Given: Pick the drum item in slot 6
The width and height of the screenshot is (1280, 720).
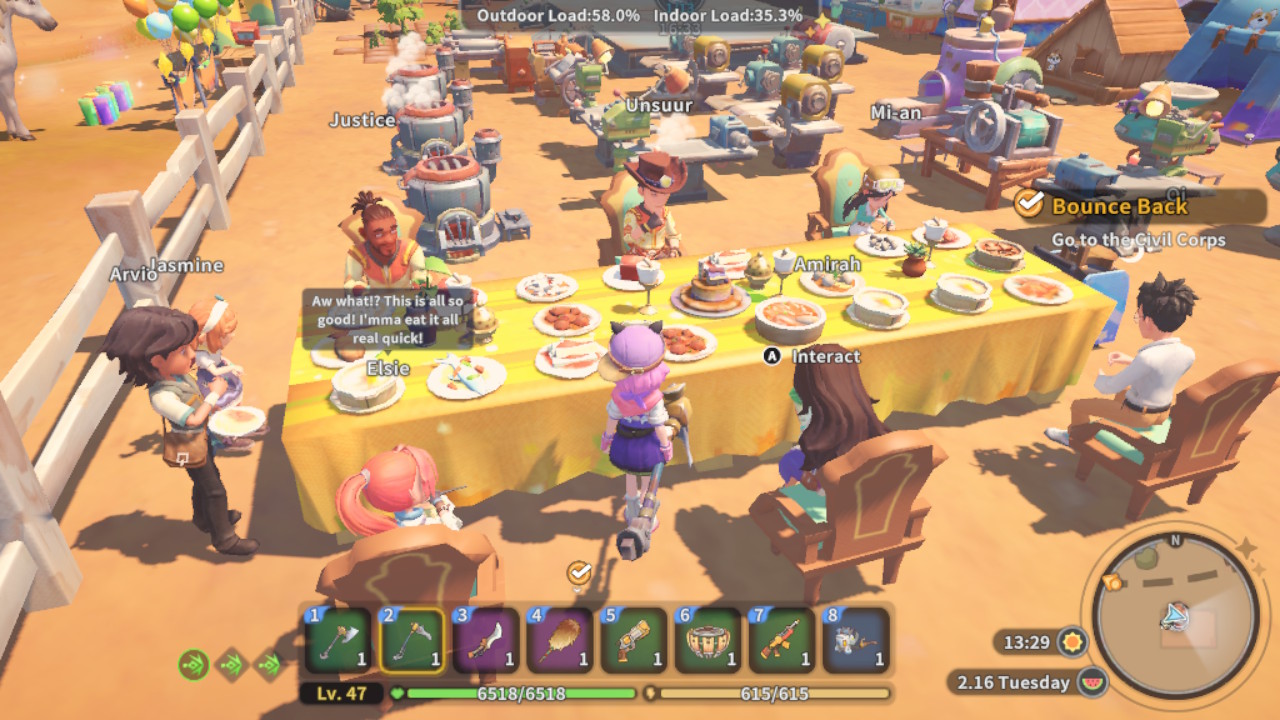Looking at the screenshot, I should [x=708, y=639].
